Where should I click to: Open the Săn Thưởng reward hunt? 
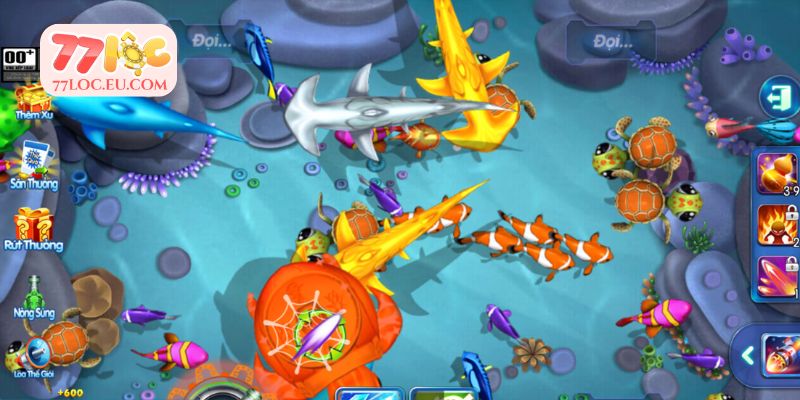pos(34,162)
